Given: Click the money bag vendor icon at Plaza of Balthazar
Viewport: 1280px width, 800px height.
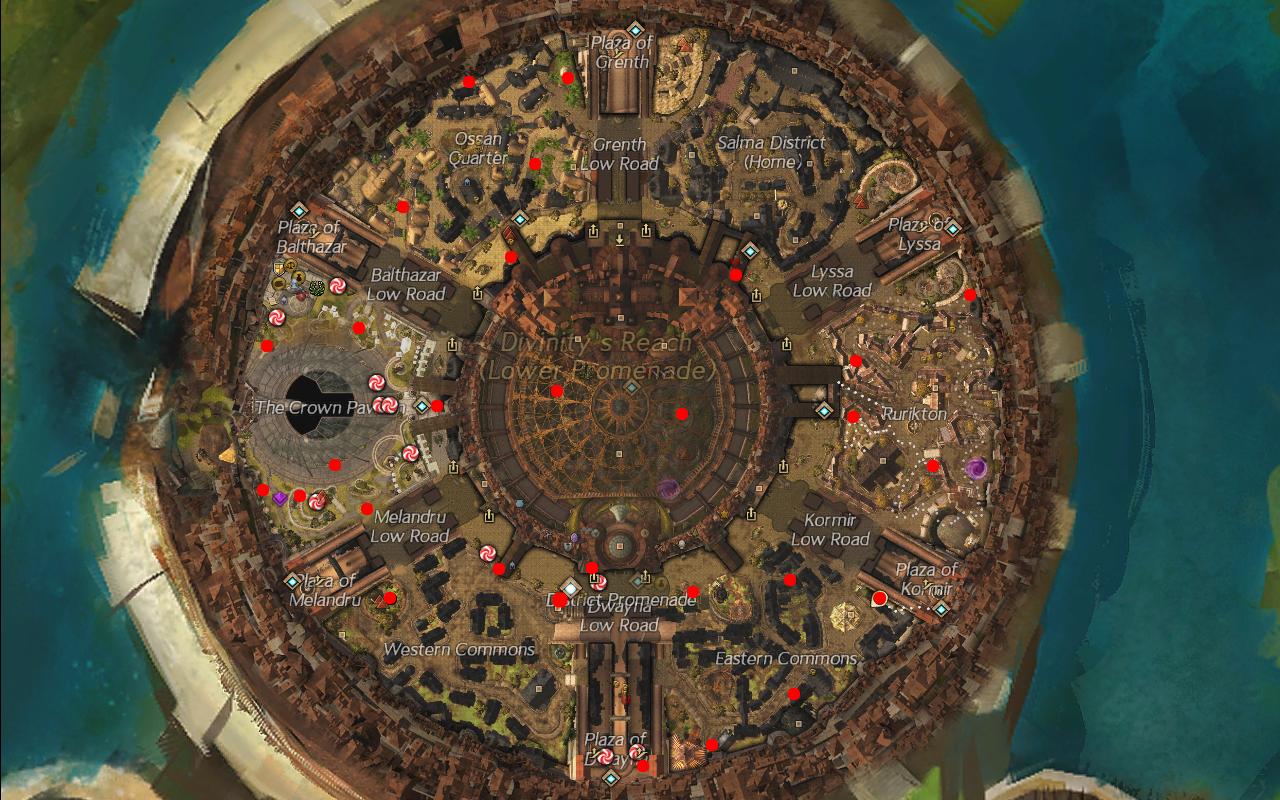Looking at the screenshot, I should (x=300, y=276).
